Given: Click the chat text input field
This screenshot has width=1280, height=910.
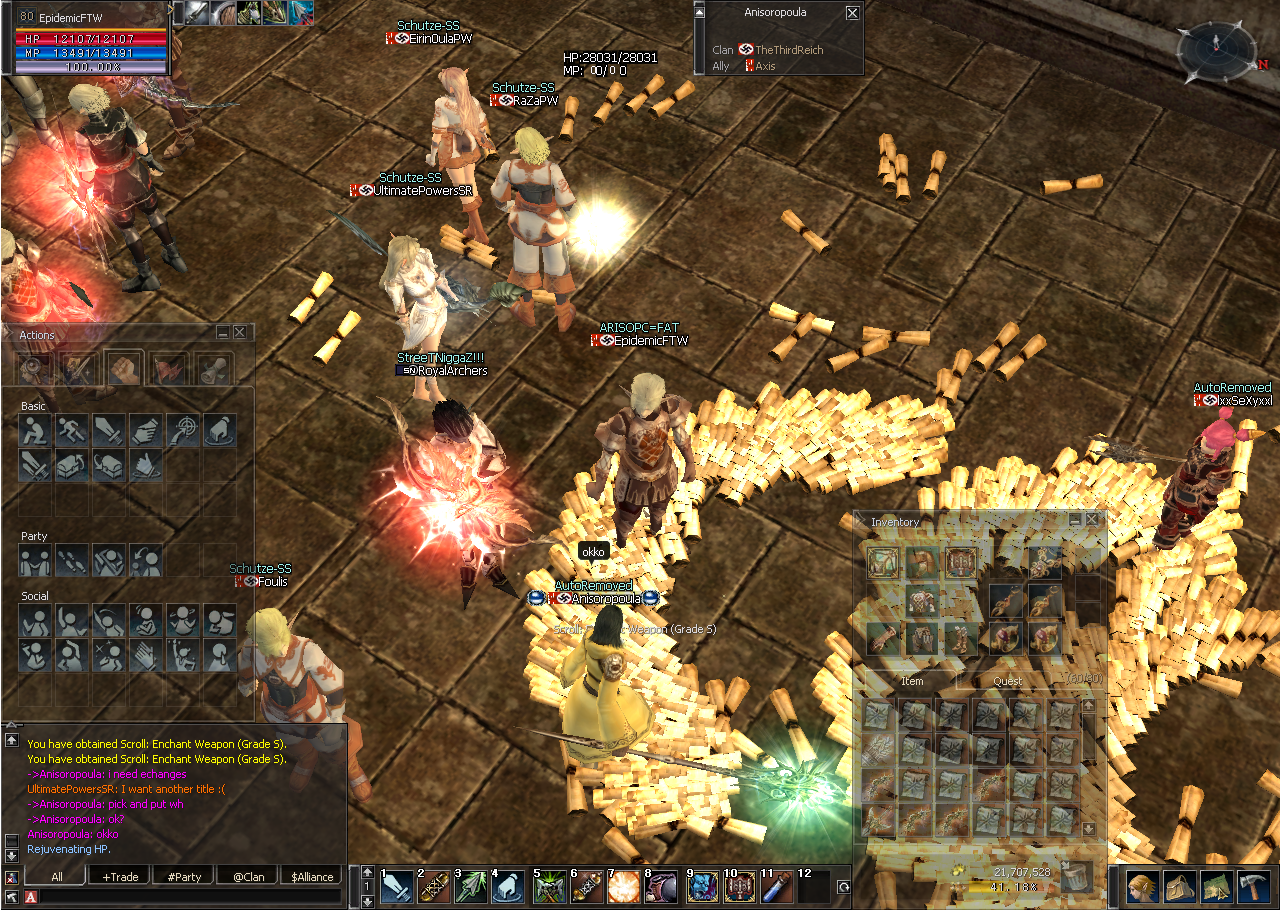Looking at the screenshot, I should [x=190, y=897].
